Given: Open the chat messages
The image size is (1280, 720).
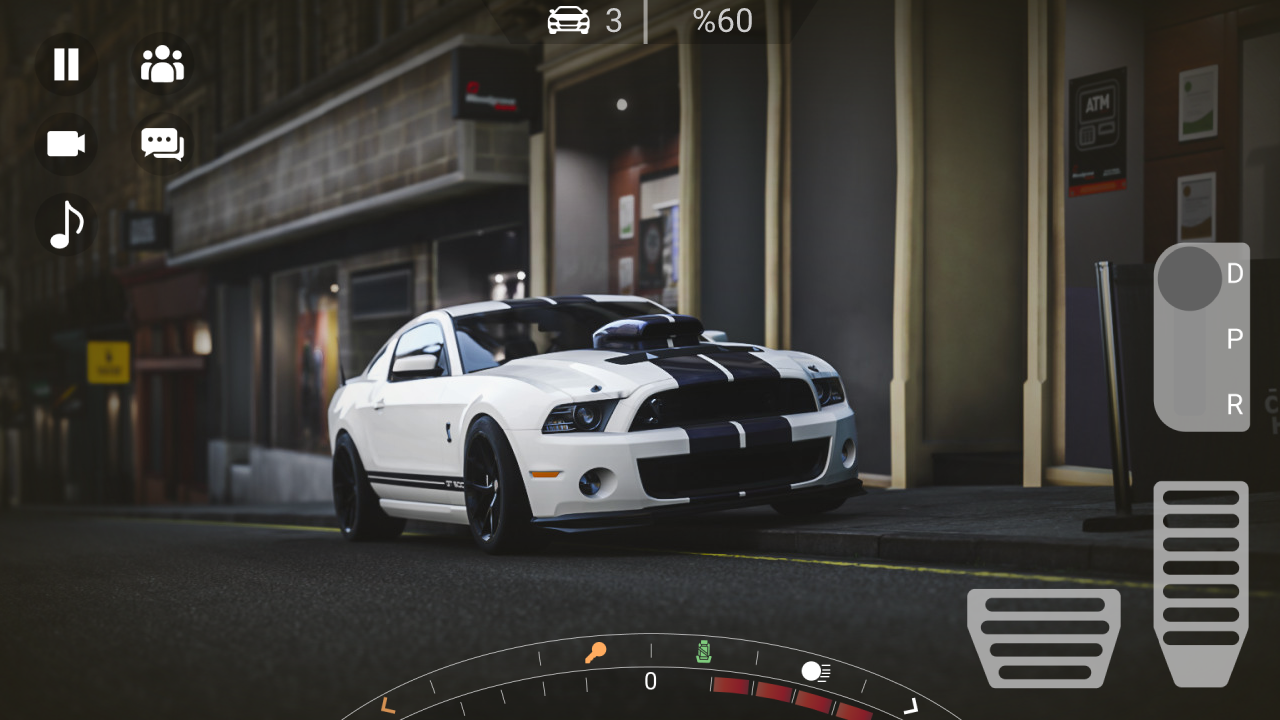Looking at the screenshot, I should point(162,144).
